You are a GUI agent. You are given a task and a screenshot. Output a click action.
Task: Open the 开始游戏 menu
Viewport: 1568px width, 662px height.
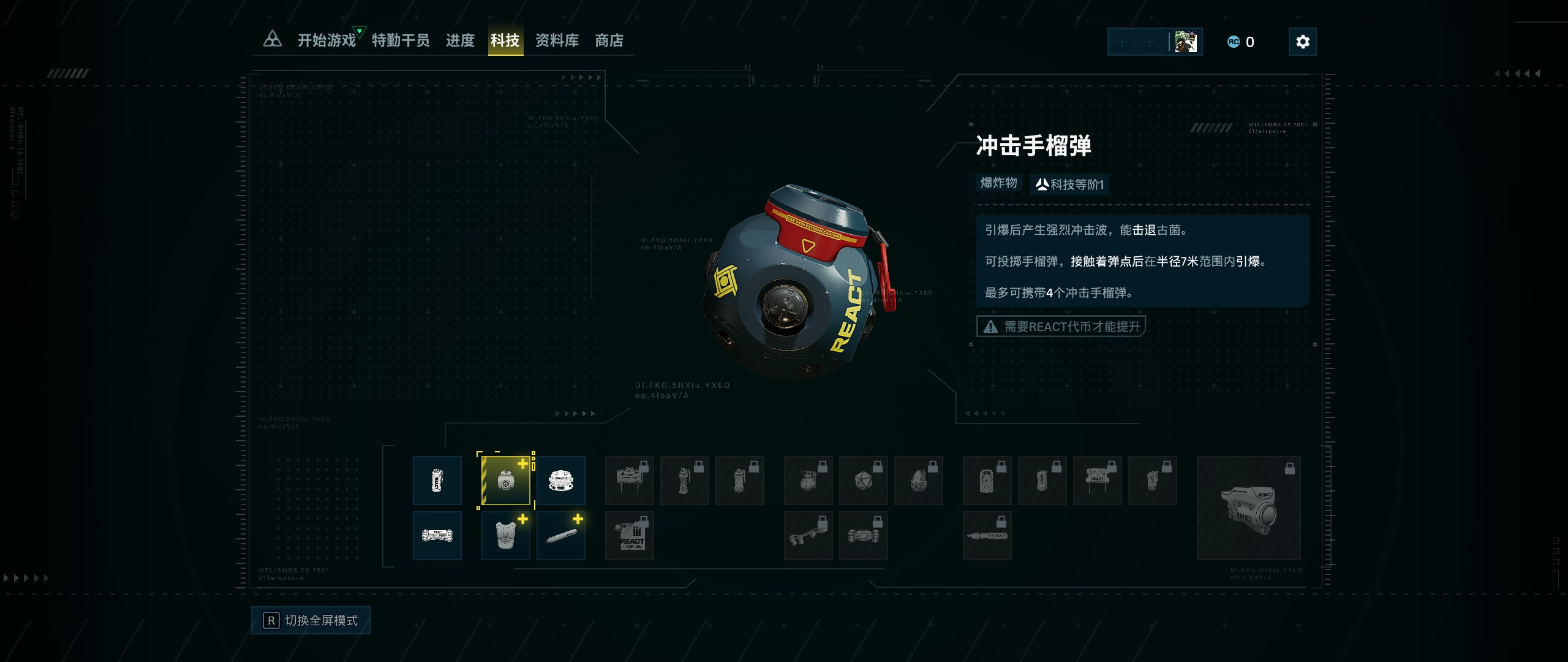tap(326, 40)
